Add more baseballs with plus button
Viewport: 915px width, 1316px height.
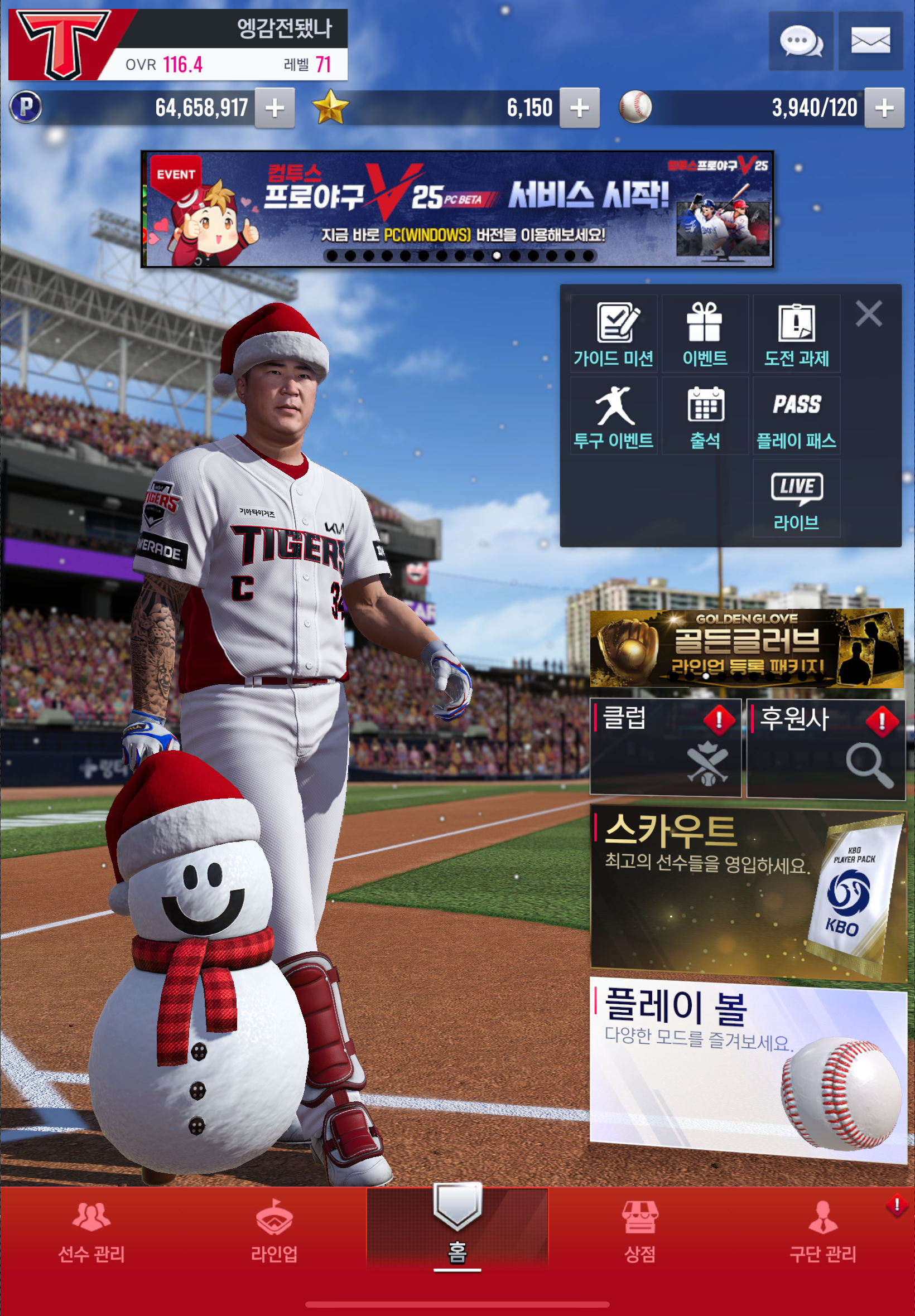(x=883, y=108)
